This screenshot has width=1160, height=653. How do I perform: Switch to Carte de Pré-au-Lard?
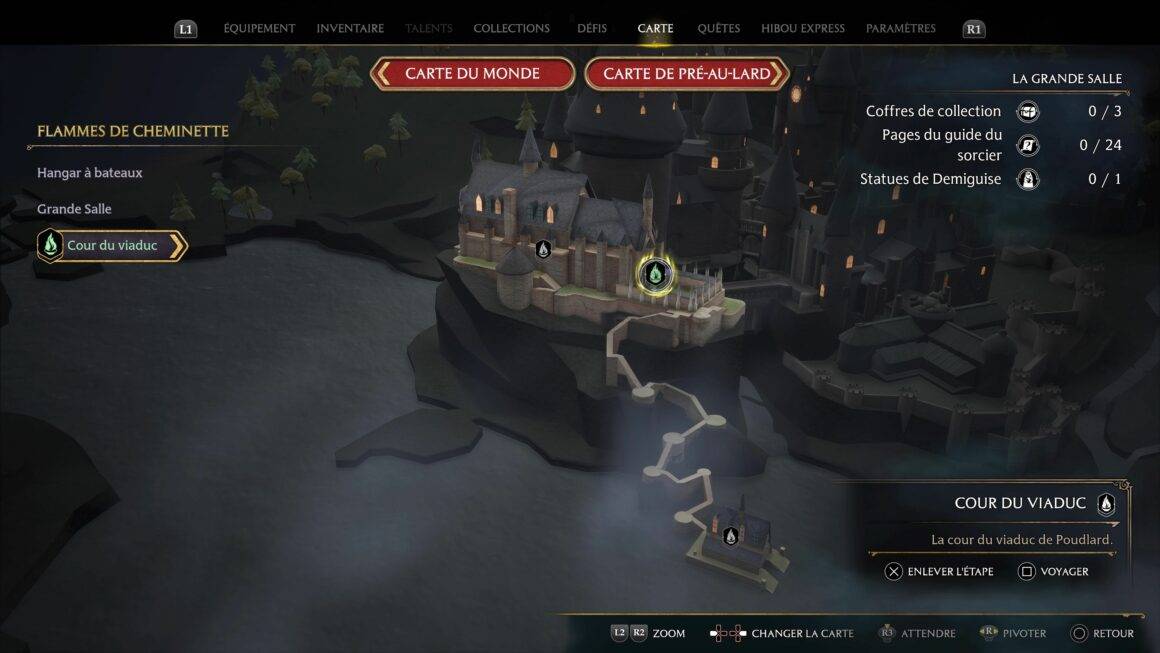pyautogui.click(x=687, y=74)
